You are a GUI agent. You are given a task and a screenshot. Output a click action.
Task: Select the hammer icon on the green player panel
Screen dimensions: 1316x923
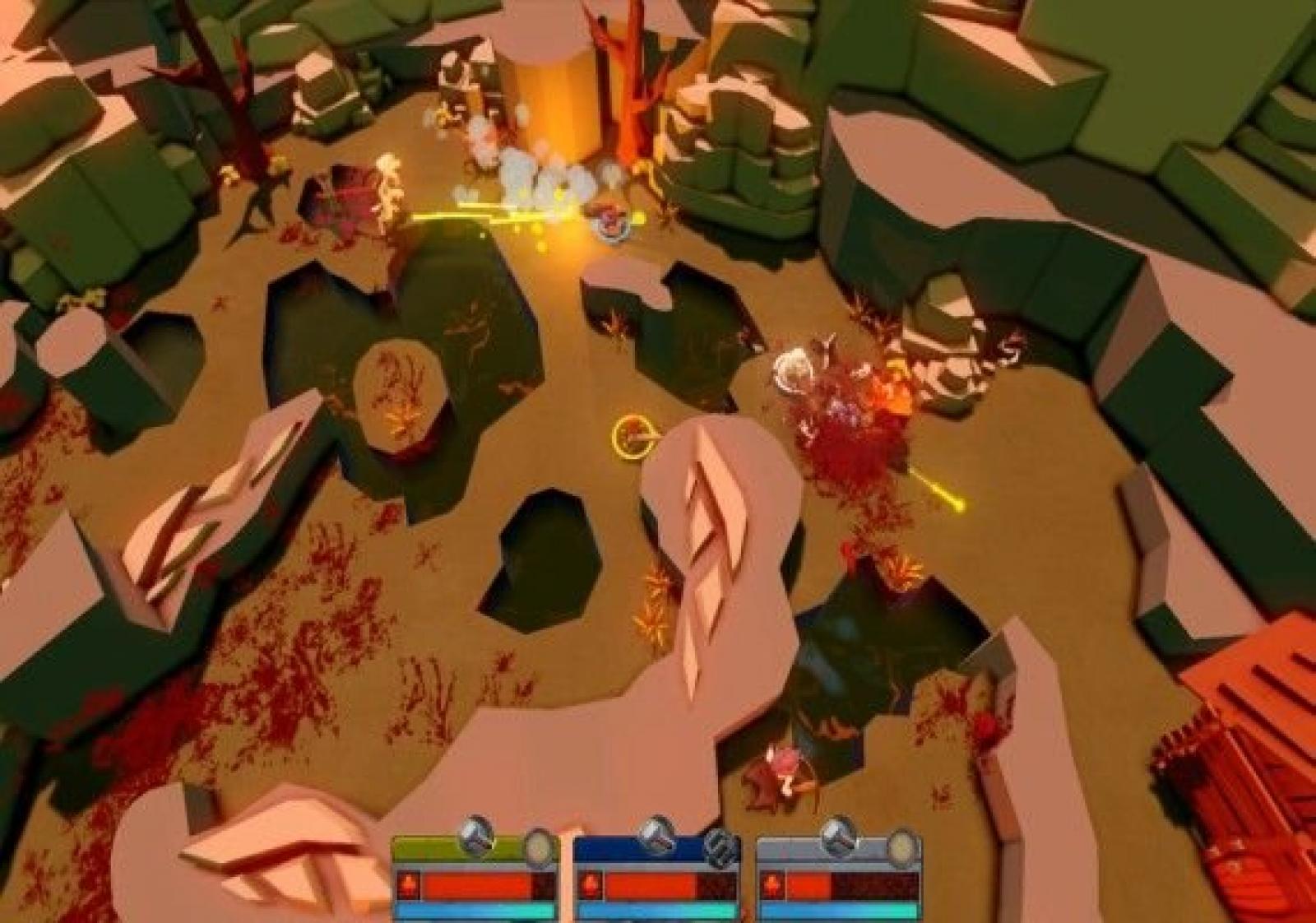pyautogui.click(x=475, y=837)
